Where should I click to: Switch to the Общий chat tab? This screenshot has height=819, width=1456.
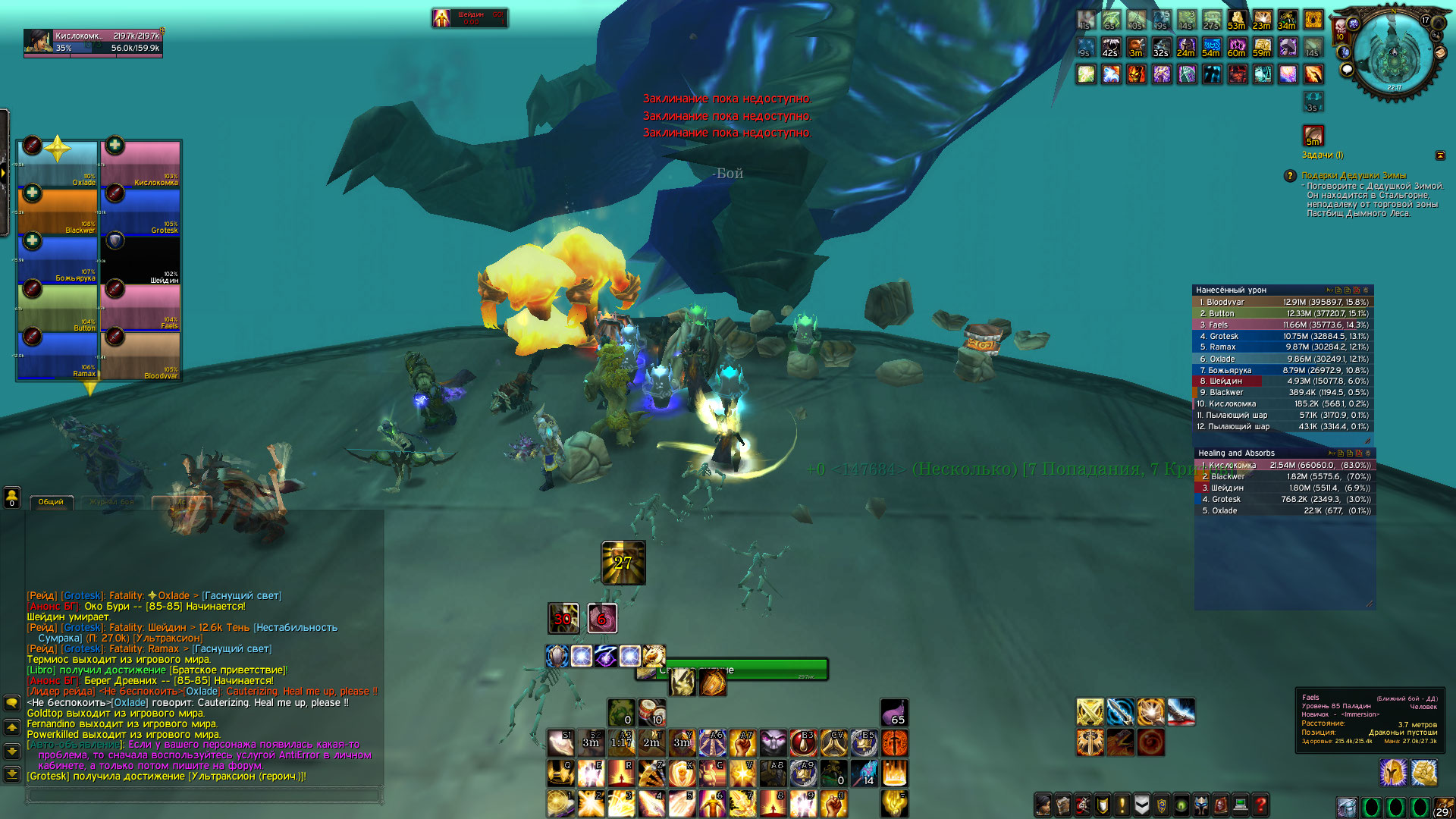pos(51,502)
